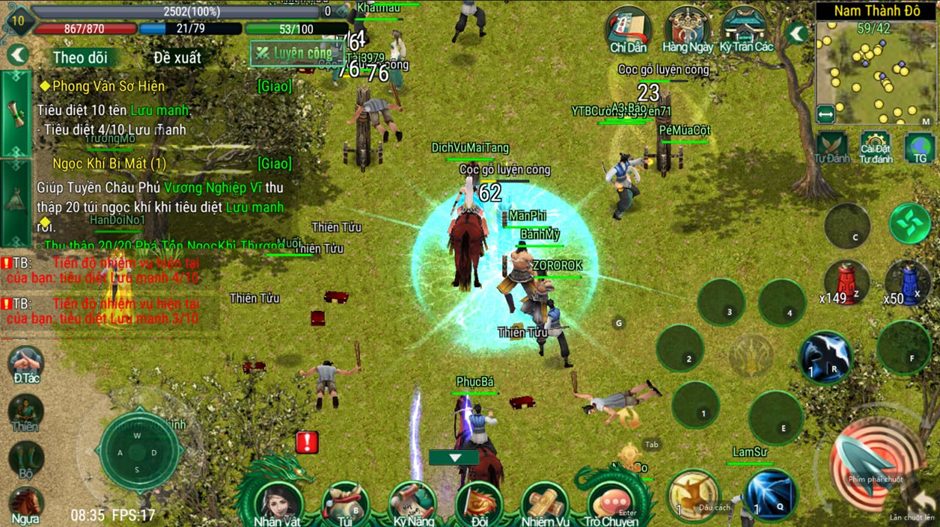Use the blue mana potion slot
This screenshot has width=940, height=527.
point(907,280)
